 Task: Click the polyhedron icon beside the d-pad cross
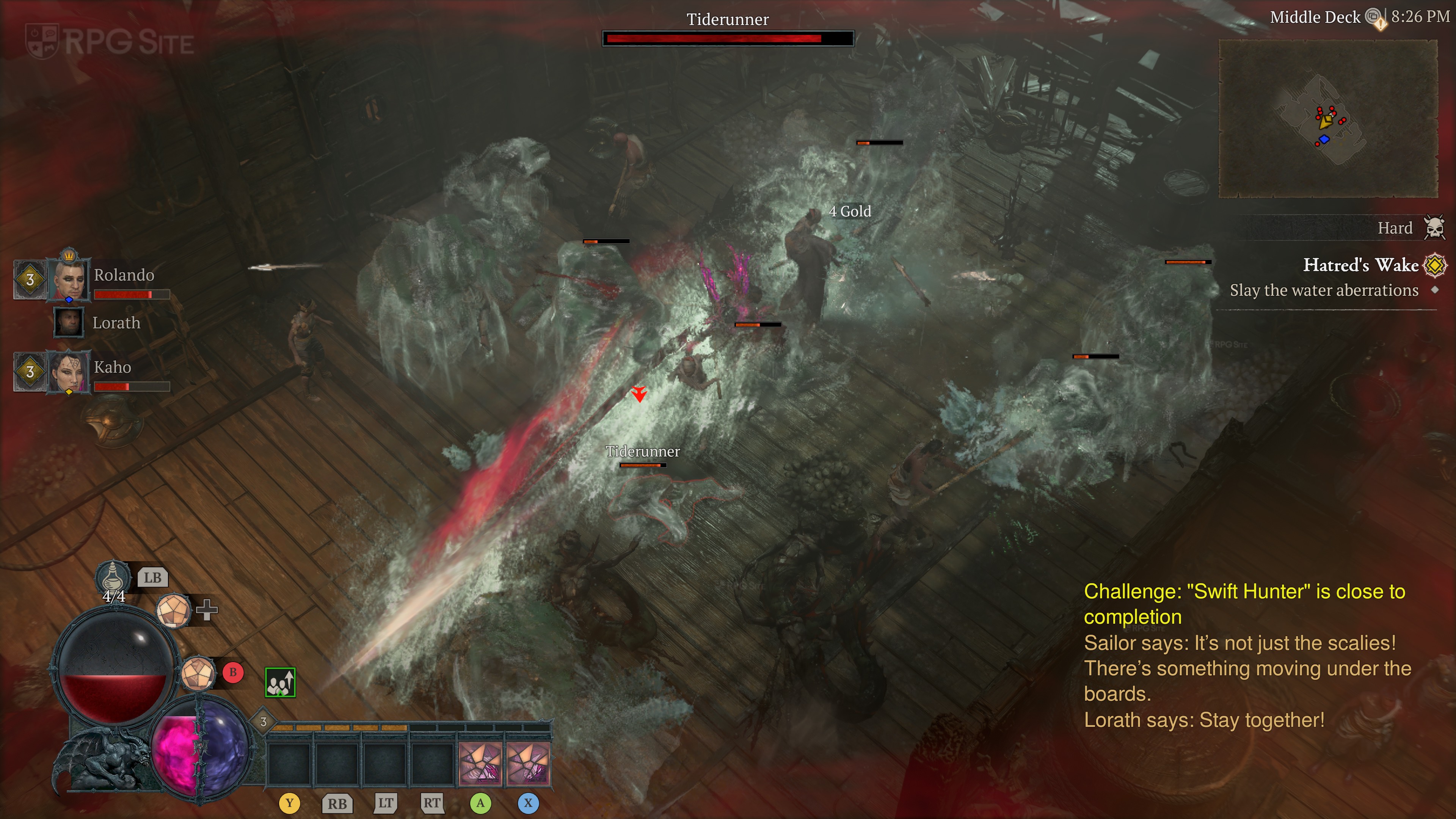[x=174, y=610]
